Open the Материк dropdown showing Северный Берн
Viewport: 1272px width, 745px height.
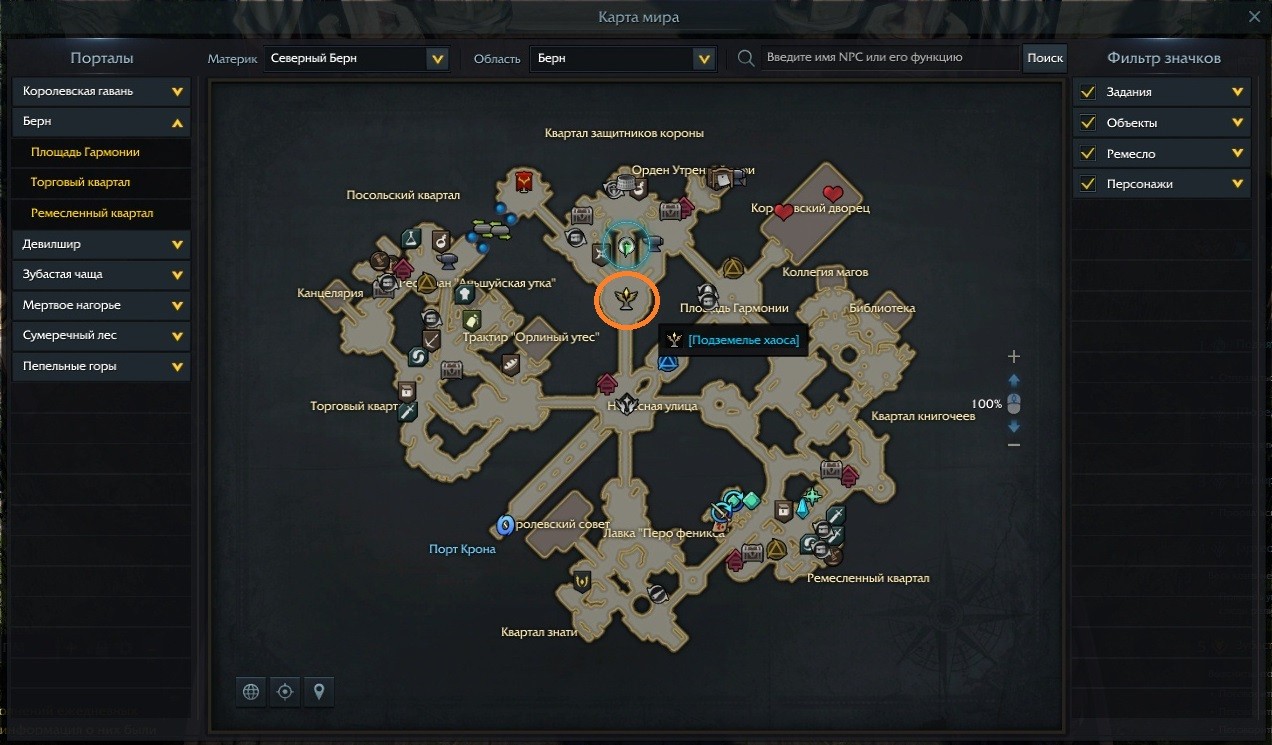(x=357, y=59)
